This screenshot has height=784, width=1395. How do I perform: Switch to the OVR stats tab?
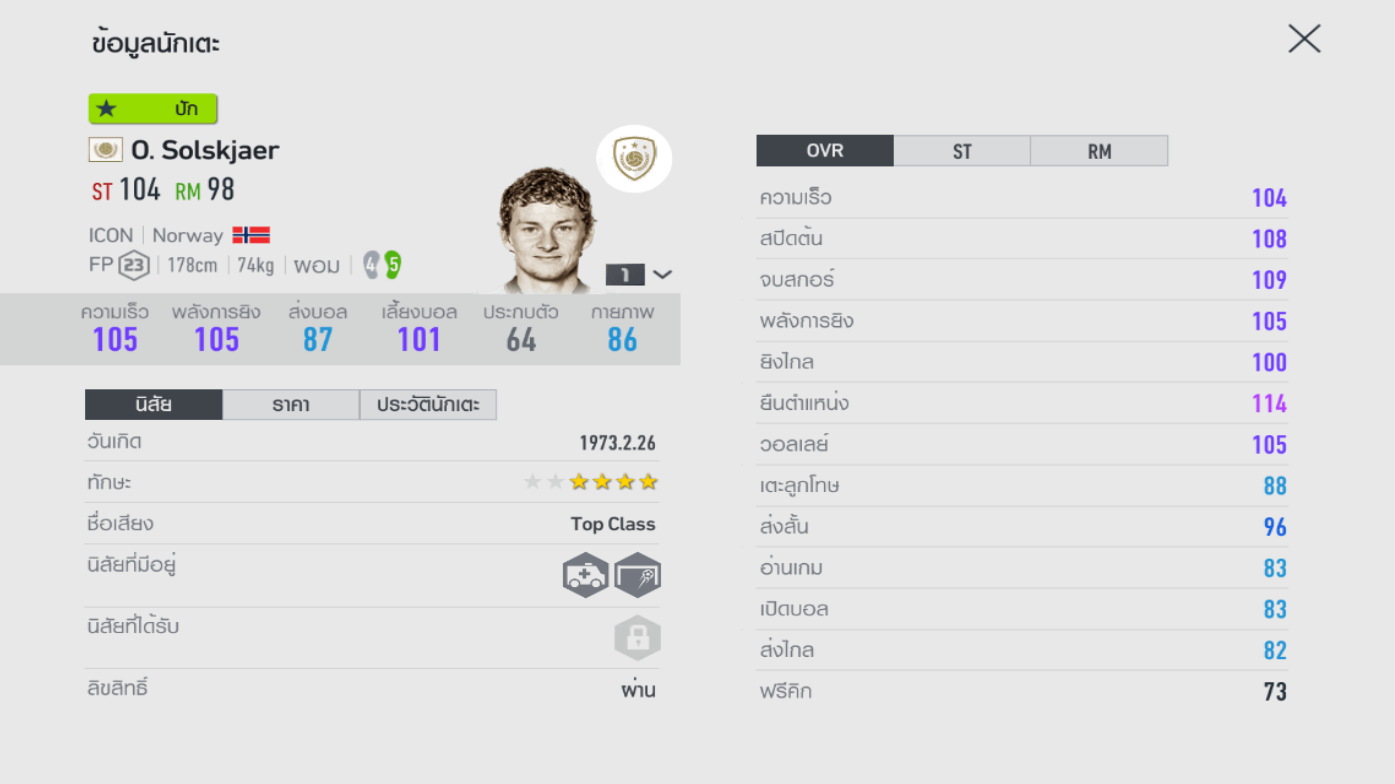tap(824, 151)
